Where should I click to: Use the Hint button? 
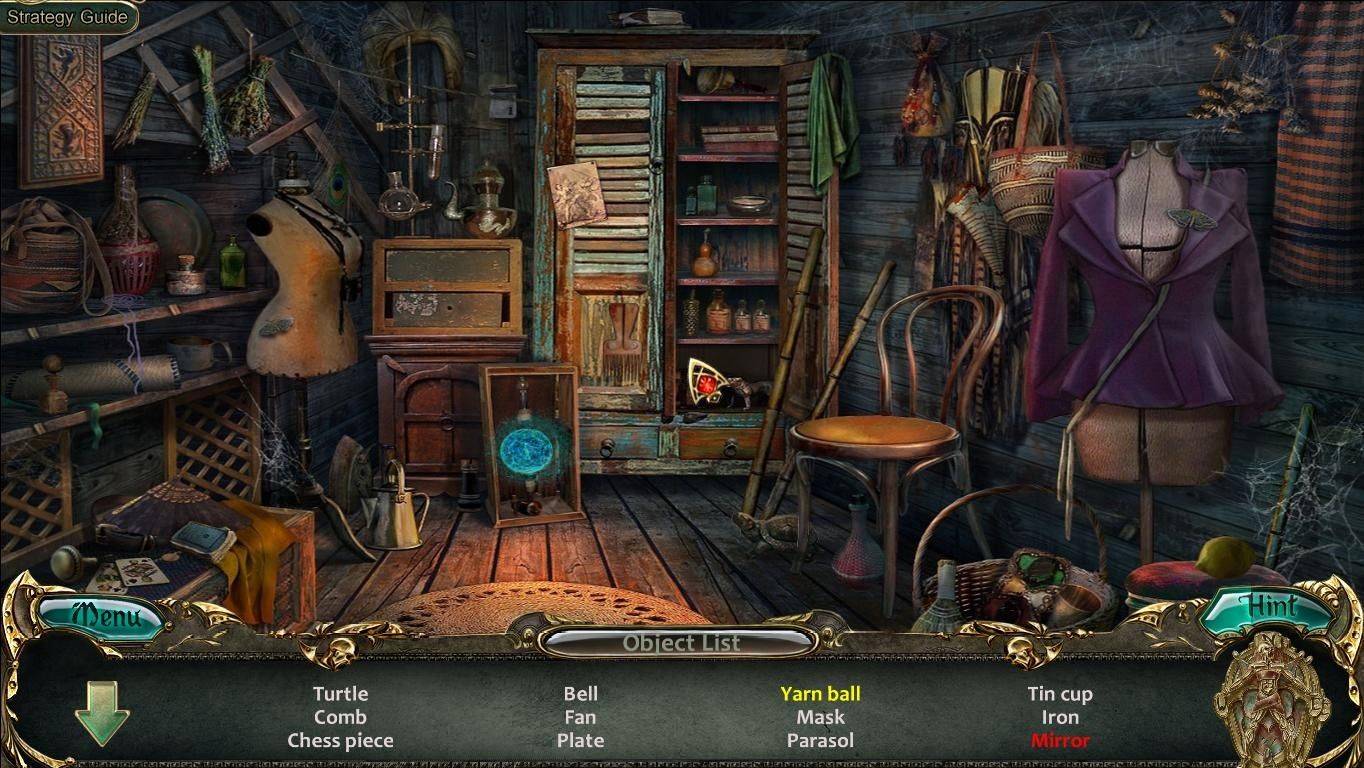click(x=1267, y=609)
